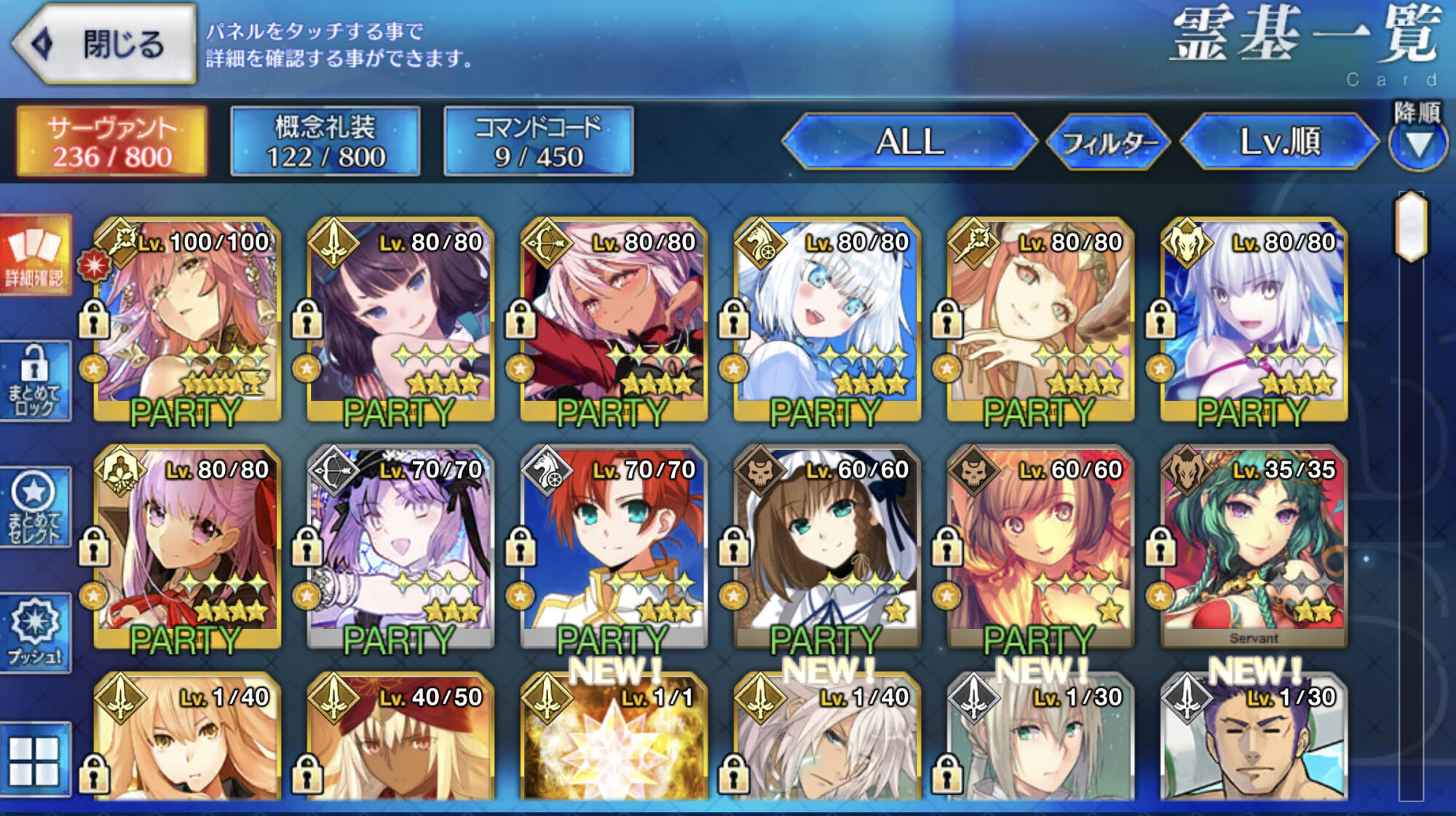Select the Lv. 100/100 pink-haired servant card
Image resolution: width=1456 pixels, height=816 pixels.
187,320
